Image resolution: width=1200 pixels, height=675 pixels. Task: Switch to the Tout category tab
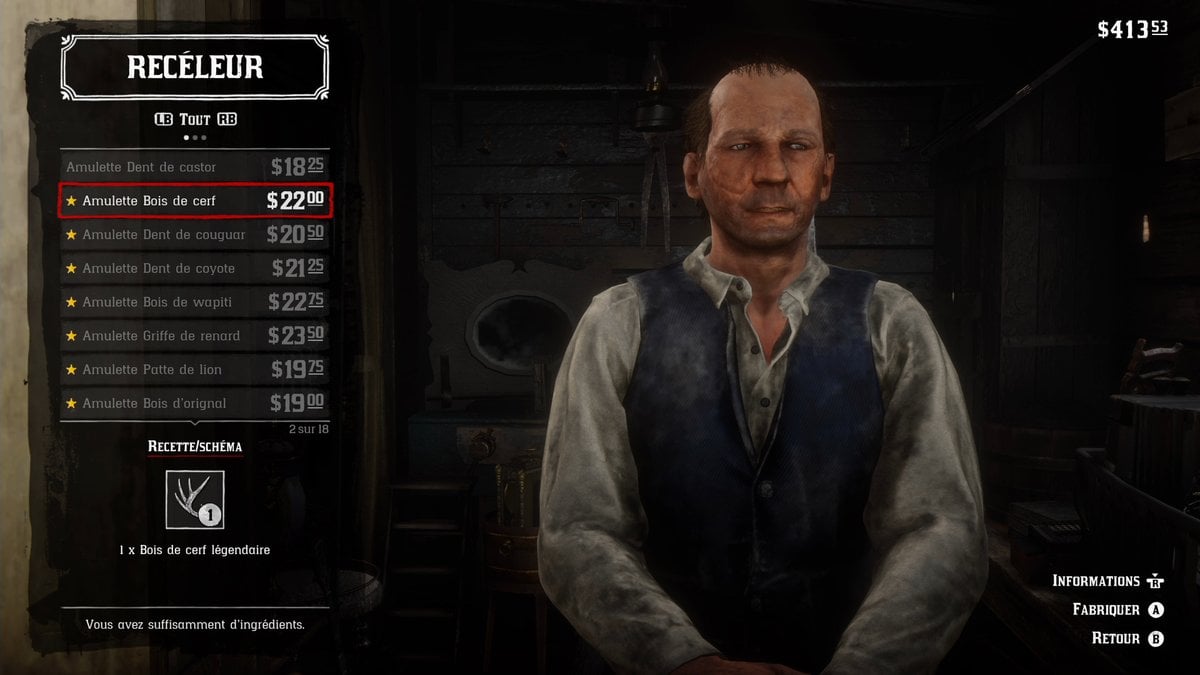pos(195,119)
